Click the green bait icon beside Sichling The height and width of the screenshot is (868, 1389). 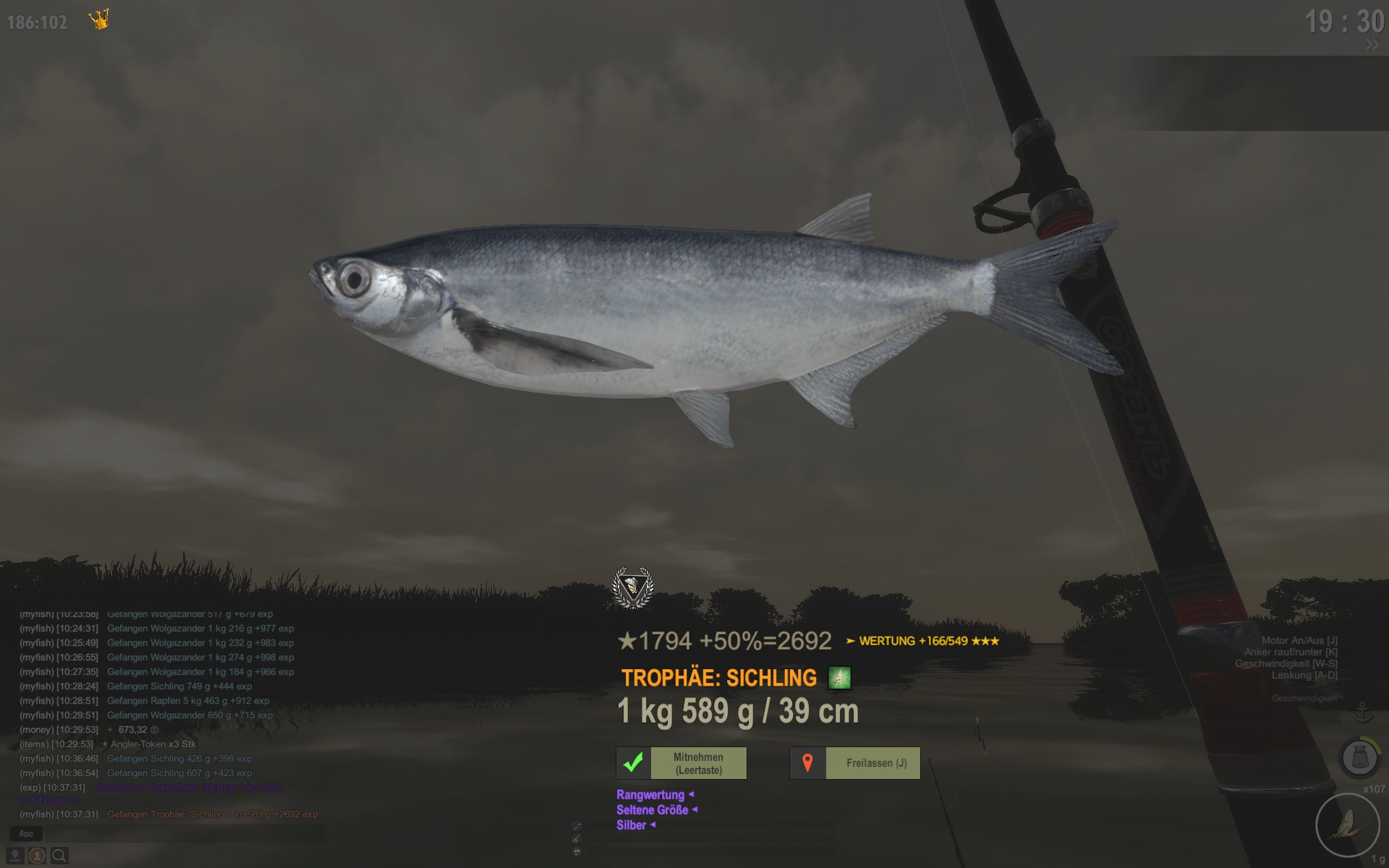coord(839,678)
